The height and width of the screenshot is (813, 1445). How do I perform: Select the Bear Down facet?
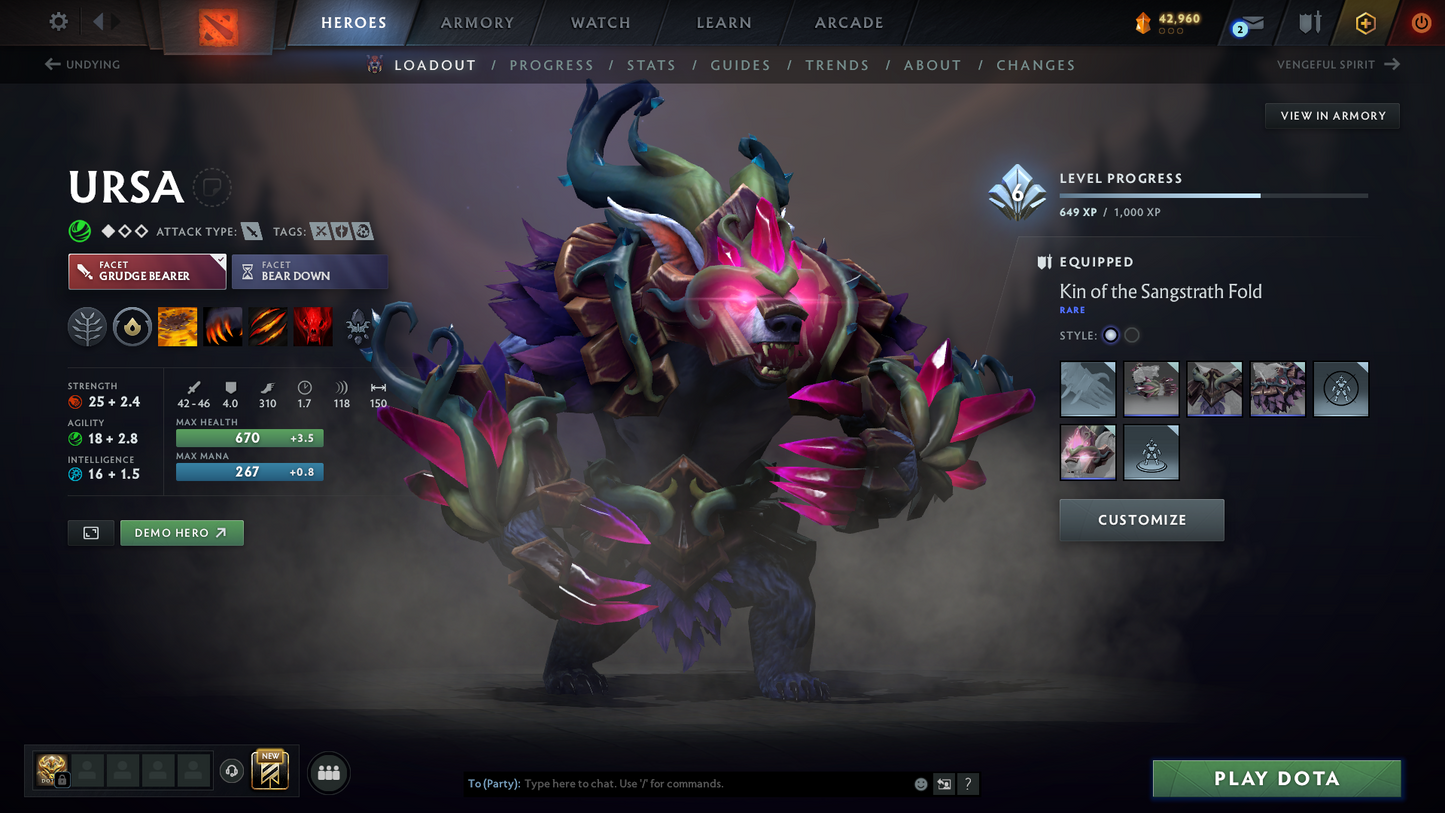[309, 271]
